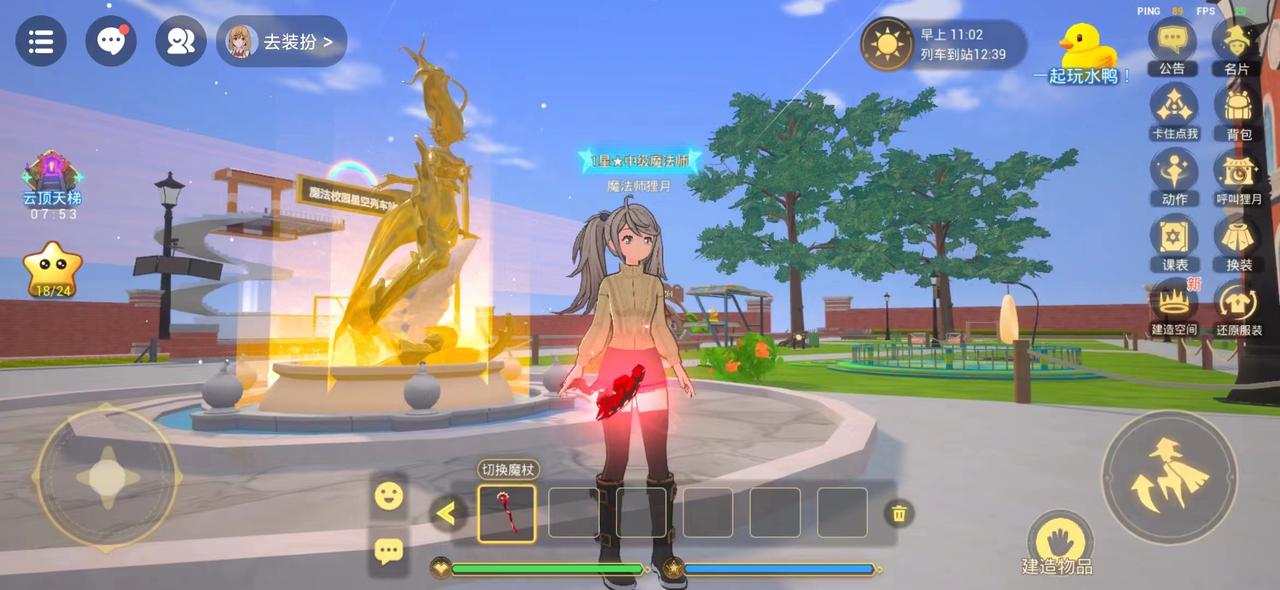The width and height of the screenshot is (1280, 590).
Task: Open the 云顶天梯 event icon
Action: click(x=52, y=178)
